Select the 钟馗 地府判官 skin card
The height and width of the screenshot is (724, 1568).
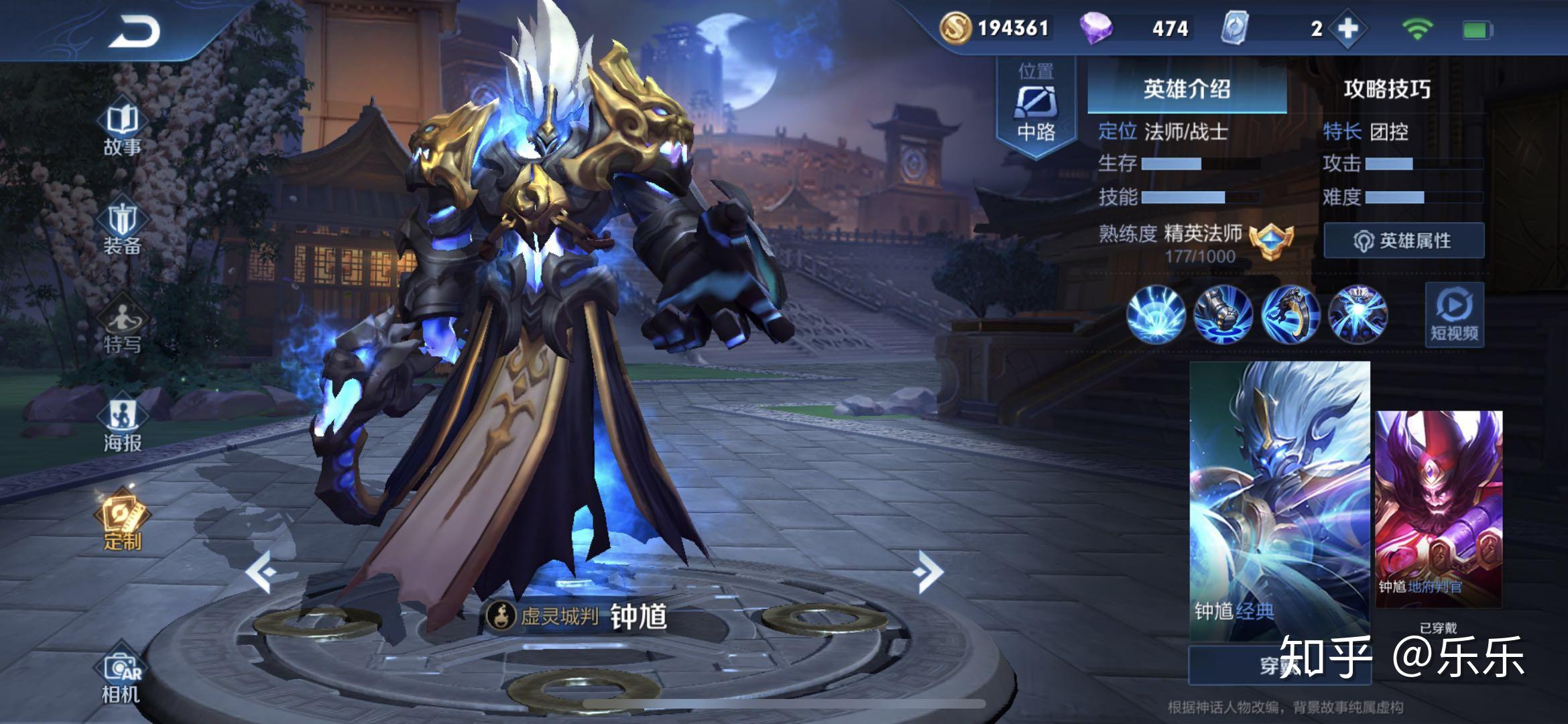pyautogui.click(x=1439, y=508)
